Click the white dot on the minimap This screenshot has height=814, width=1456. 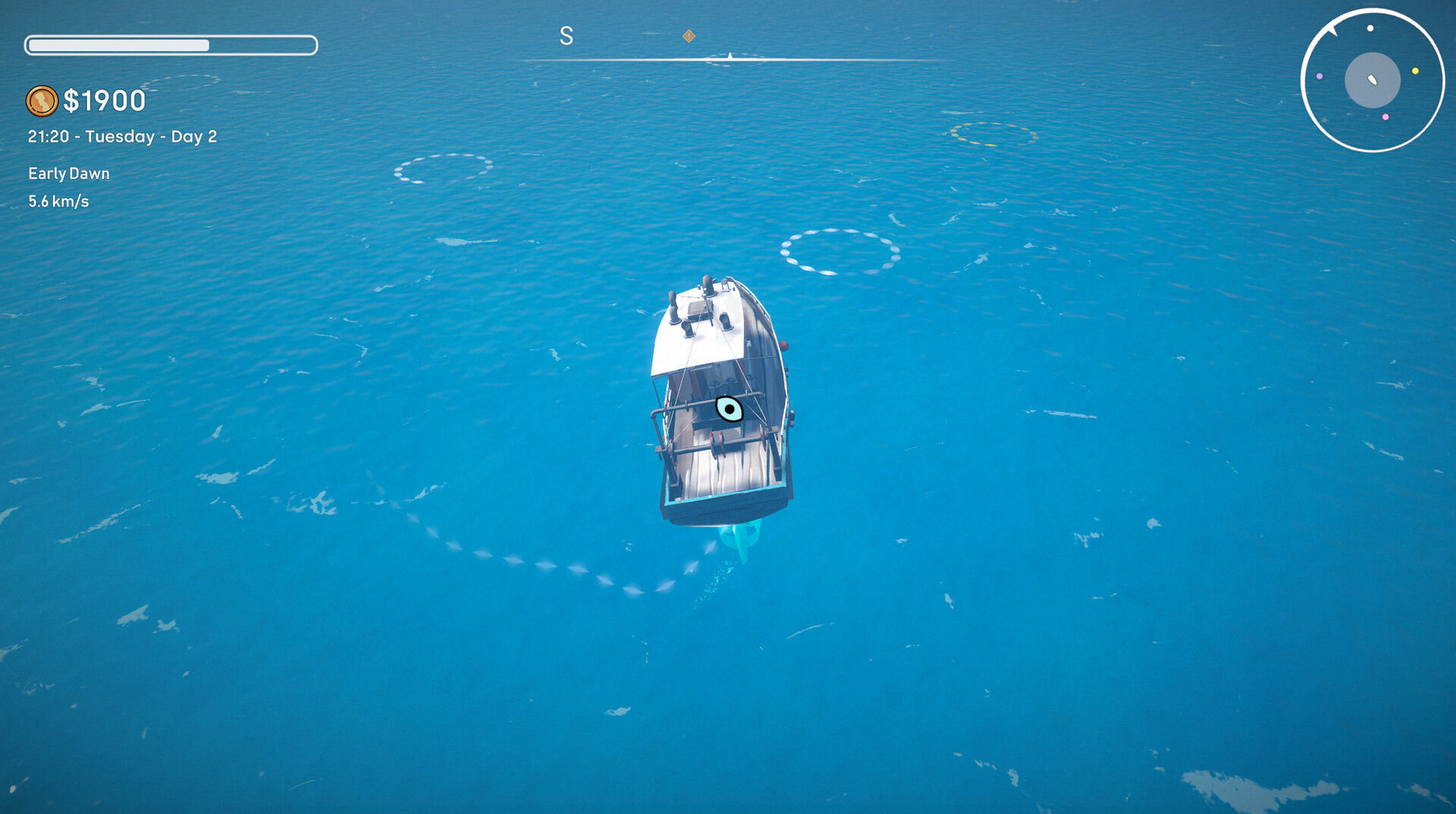pyautogui.click(x=1370, y=29)
